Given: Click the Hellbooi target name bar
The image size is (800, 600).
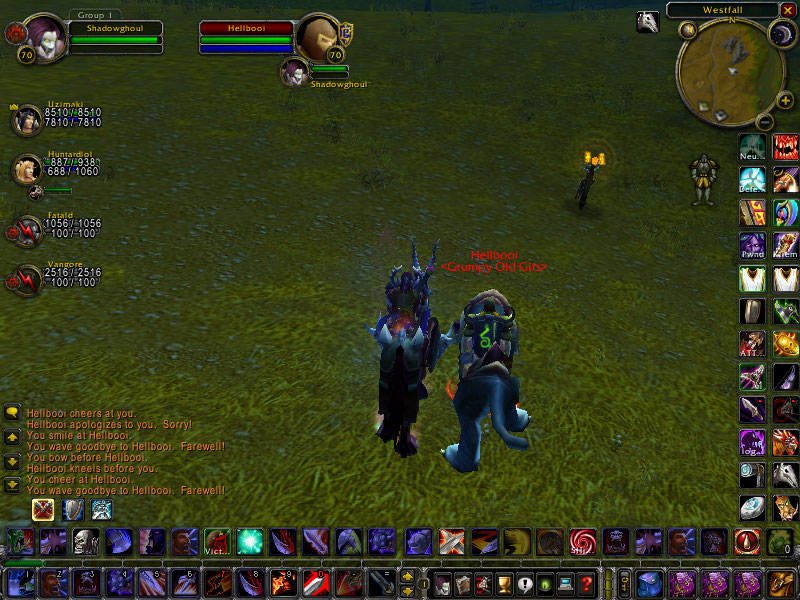Looking at the screenshot, I should 245,28.
